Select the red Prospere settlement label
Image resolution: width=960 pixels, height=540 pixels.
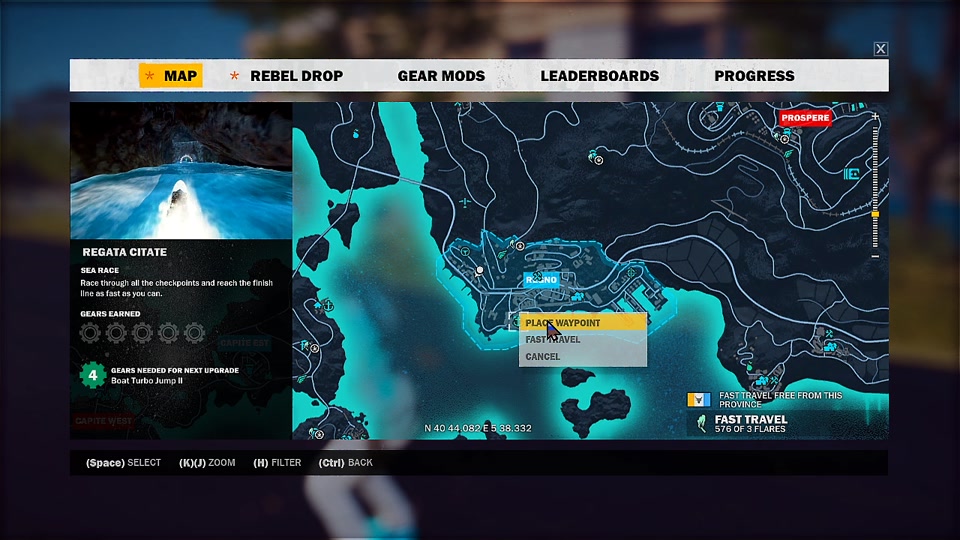(805, 118)
